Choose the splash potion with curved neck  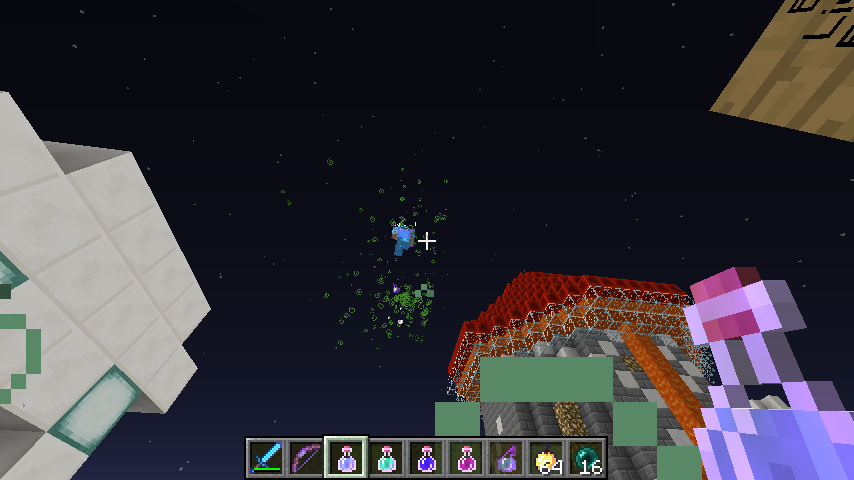pyautogui.click(x=506, y=458)
